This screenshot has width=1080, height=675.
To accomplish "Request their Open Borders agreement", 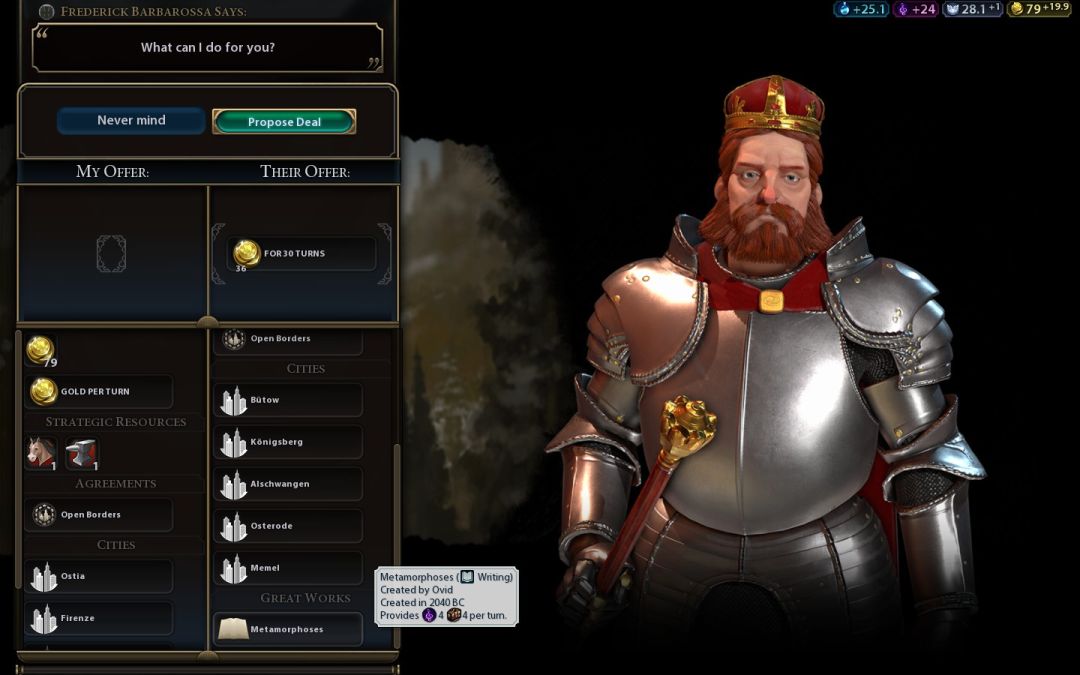I will tap(288, 339).
